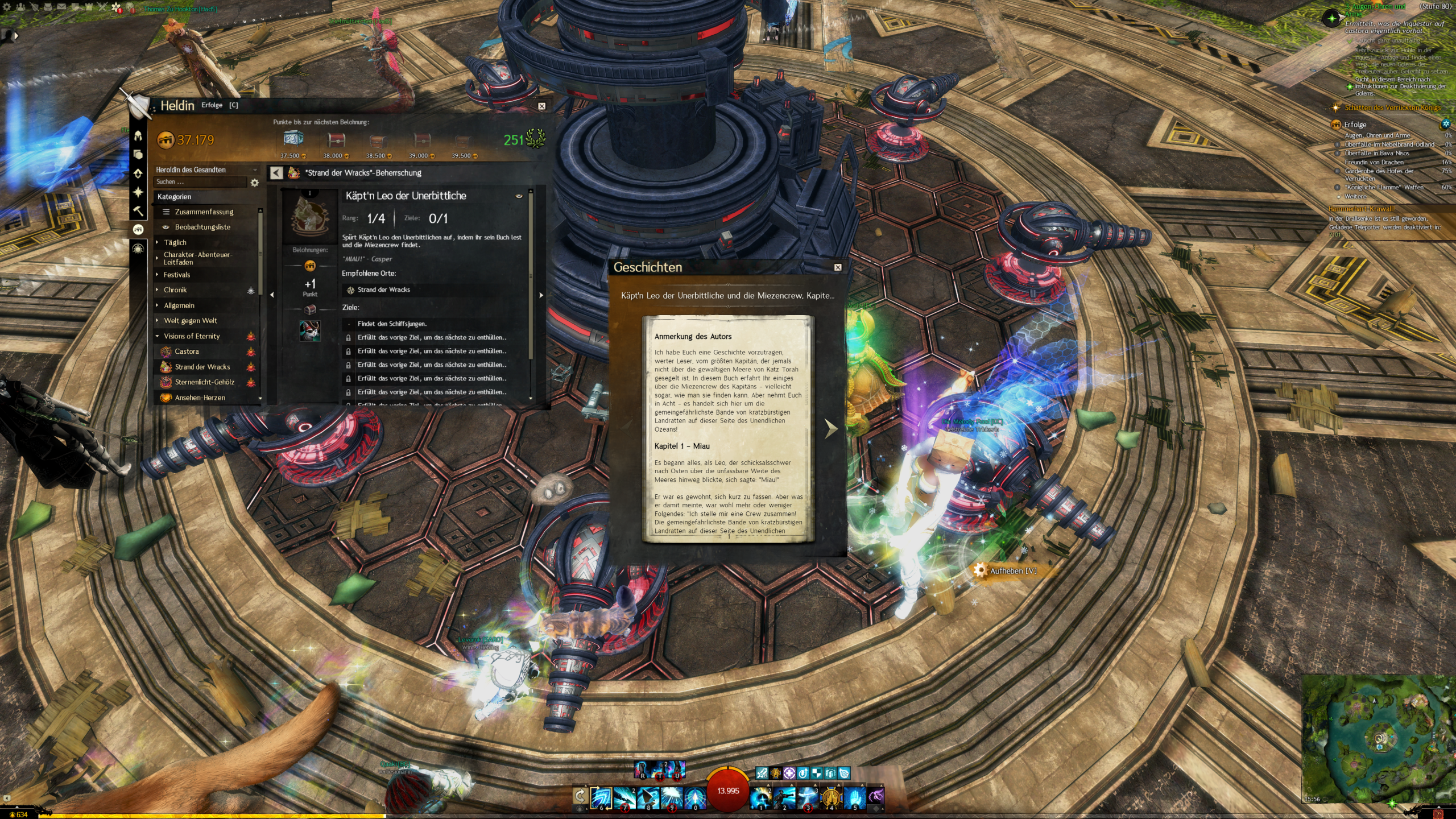Click the Strand der Wracks recommended location

383,290
